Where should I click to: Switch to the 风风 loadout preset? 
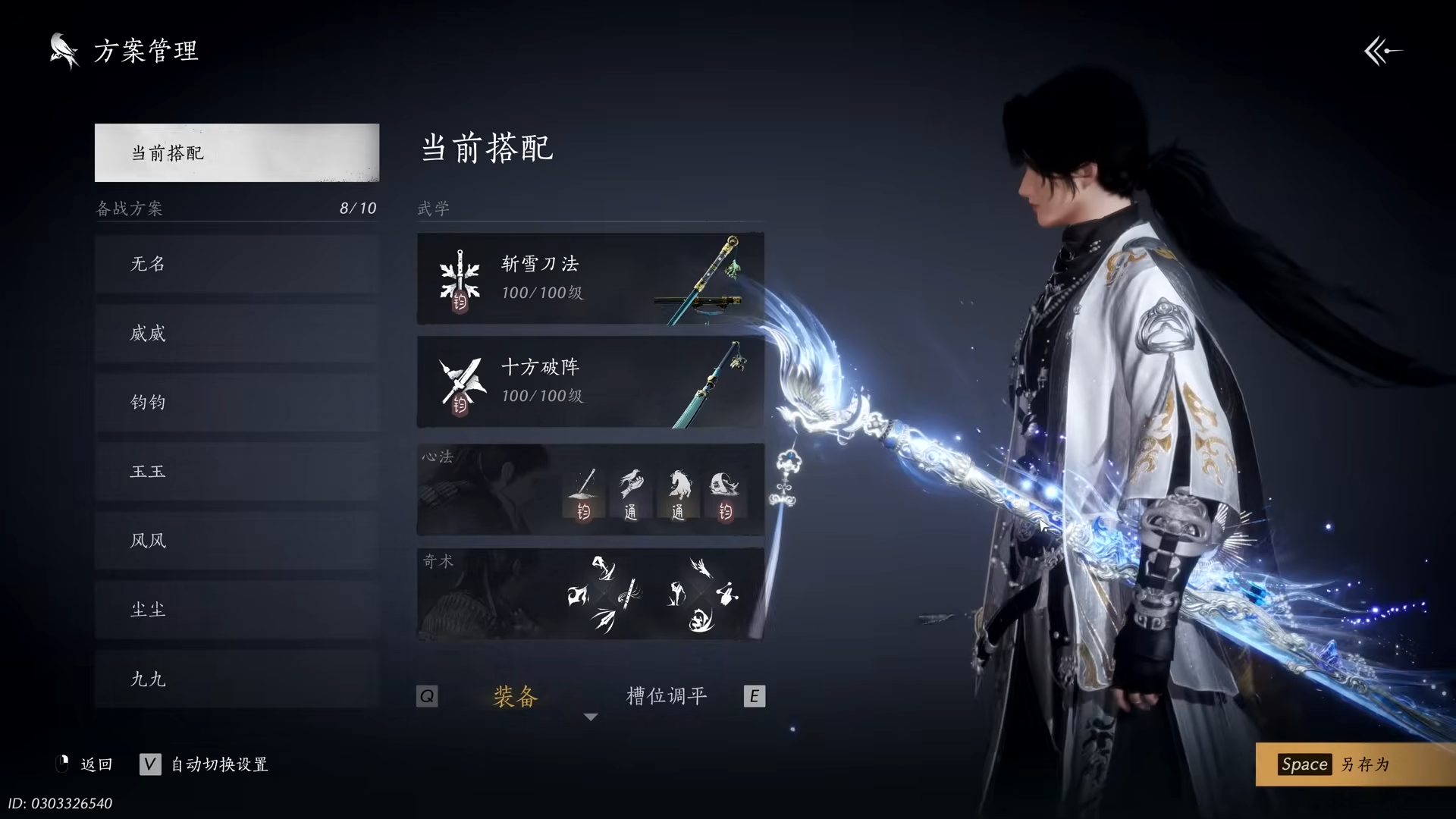click(237, 540)
